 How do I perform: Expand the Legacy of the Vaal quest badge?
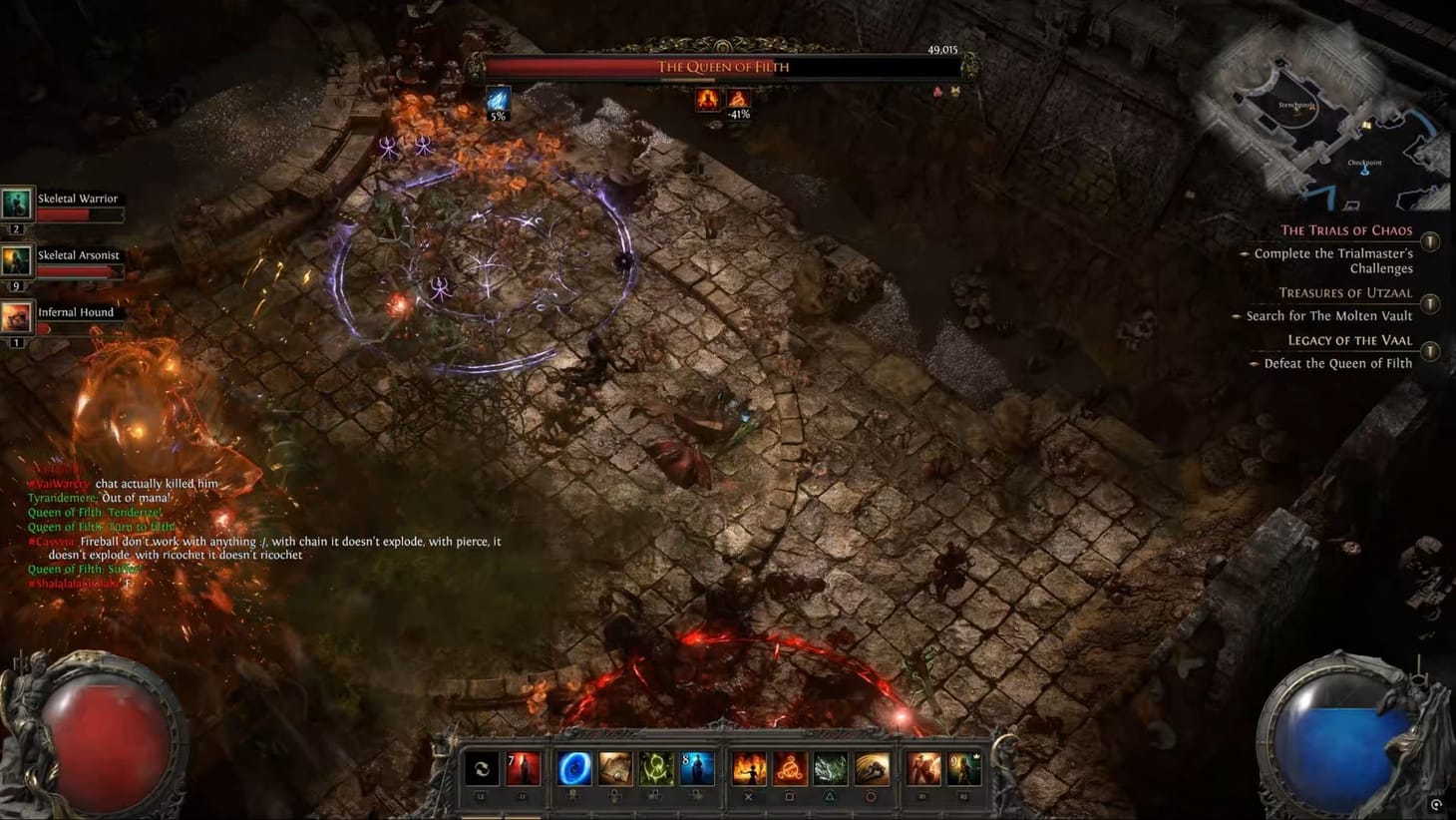pyautogui.click(x=1429, y=351)
